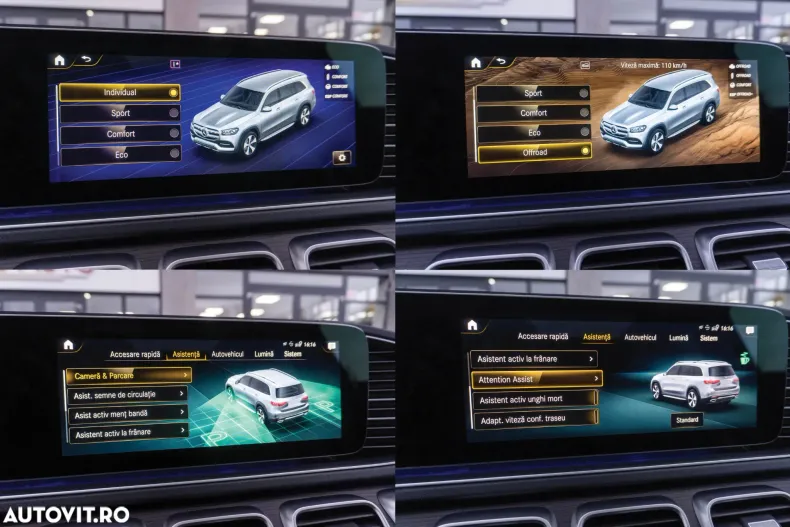Open Asistent activ unghi mort
790x527 pixels.
pyautogui.click(x=534, y=400)
